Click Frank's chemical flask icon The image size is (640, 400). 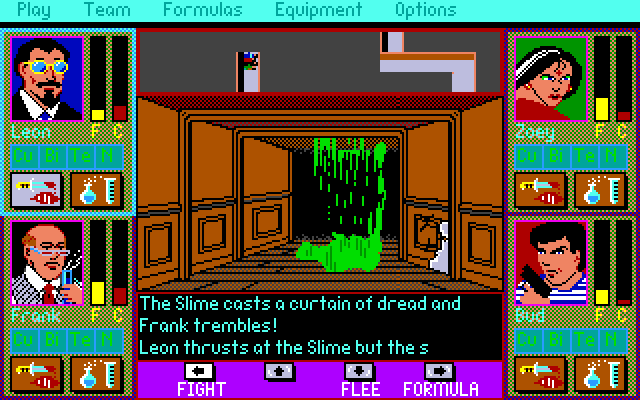[x=96, y=374]
